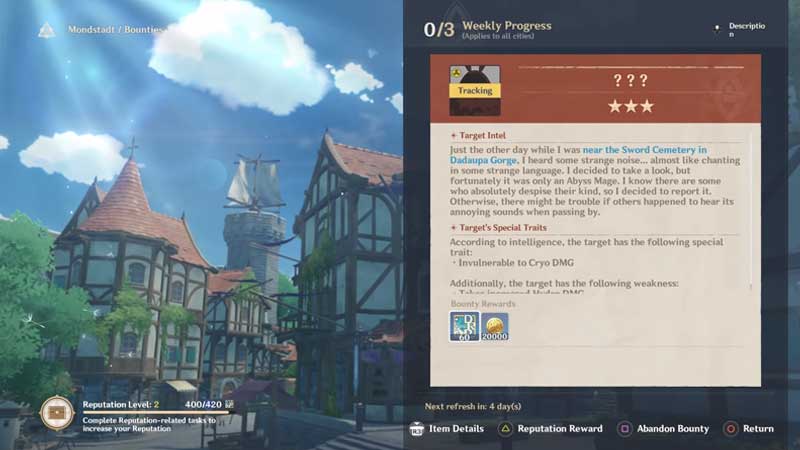Open the reputation chest icon
The height and width of the screenshot is (450, 800).
(57, 412)
